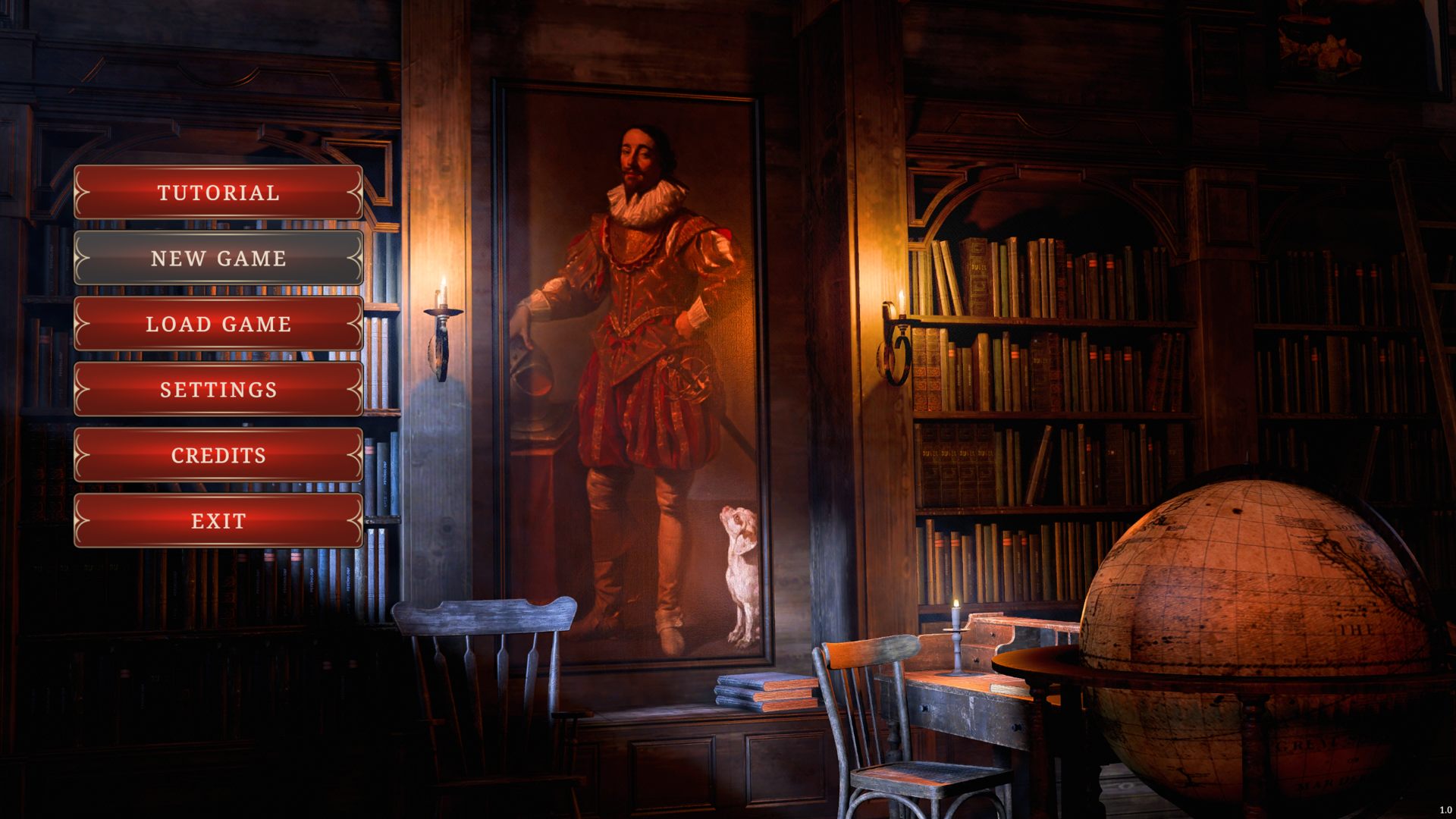Image resolution: width=1456 pixels, height=819 pixels.
Task: View the Credits screen
Action: click(218, 455)
